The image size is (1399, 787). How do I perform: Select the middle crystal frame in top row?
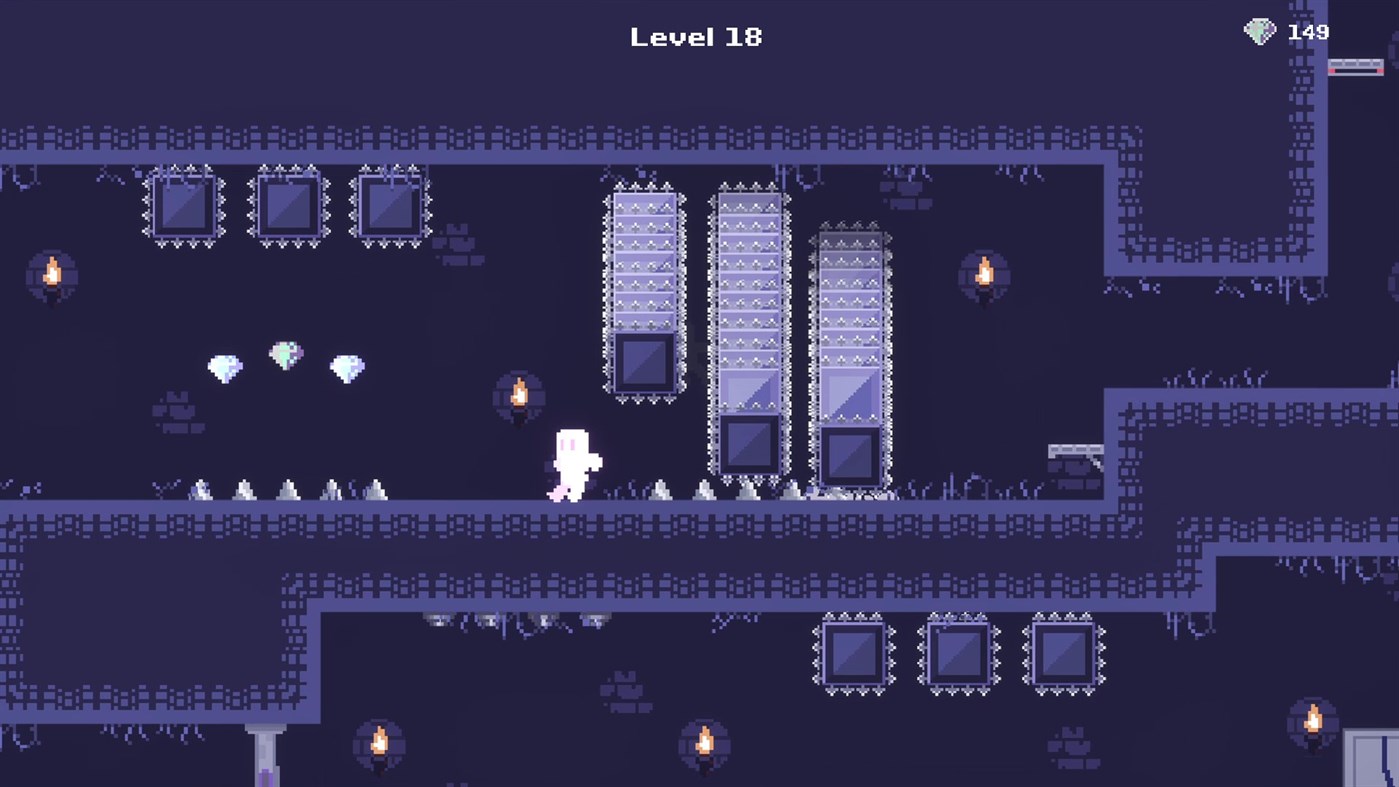[x=287, y=205]
